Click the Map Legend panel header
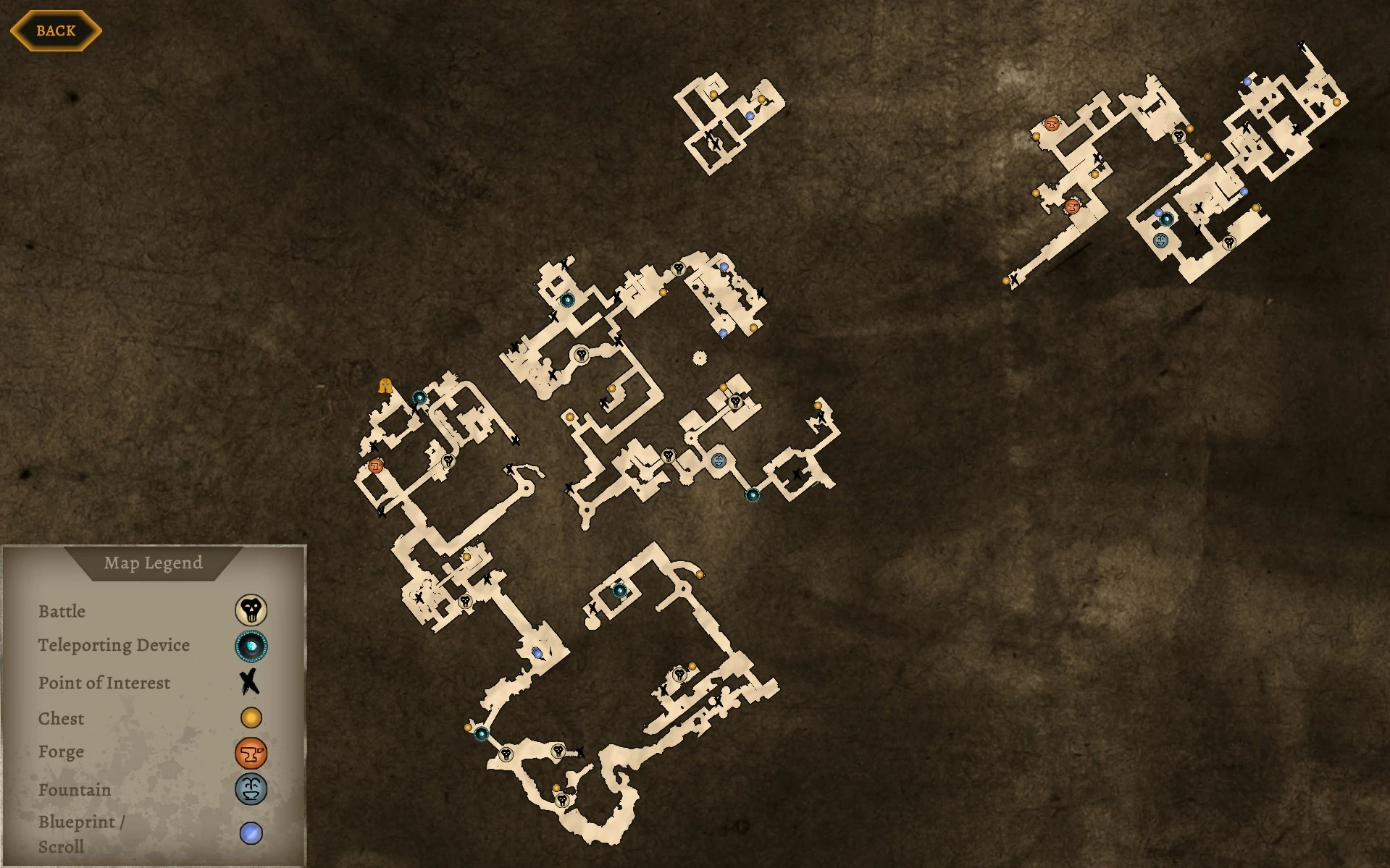This screenshot has height=868, width=1390. (x=154, y=562)
